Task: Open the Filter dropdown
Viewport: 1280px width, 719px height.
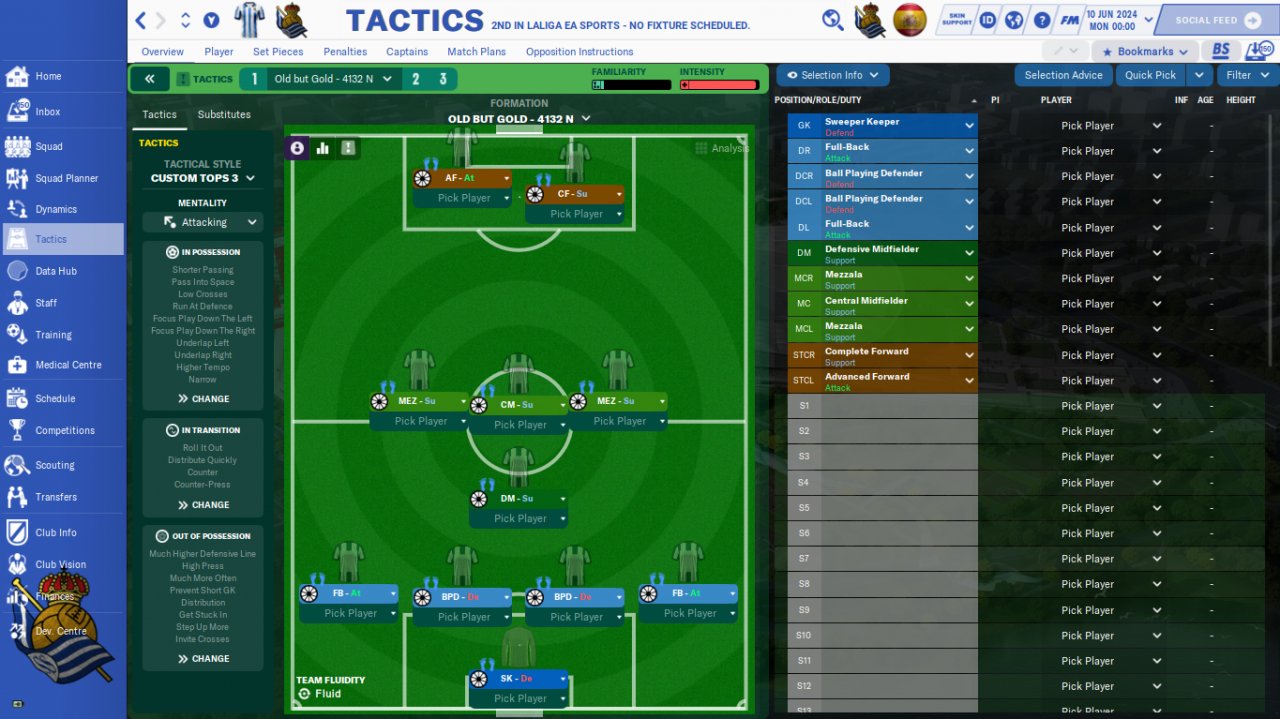Action: click(1247, 75)
